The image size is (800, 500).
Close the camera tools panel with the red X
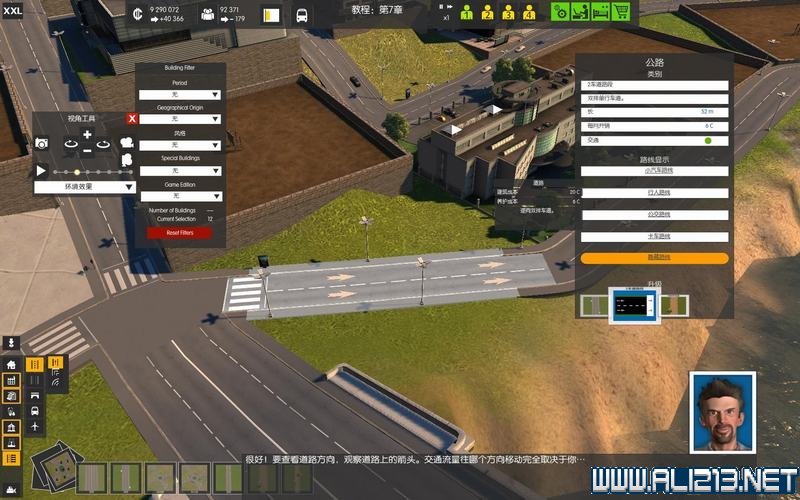[132, 119]
